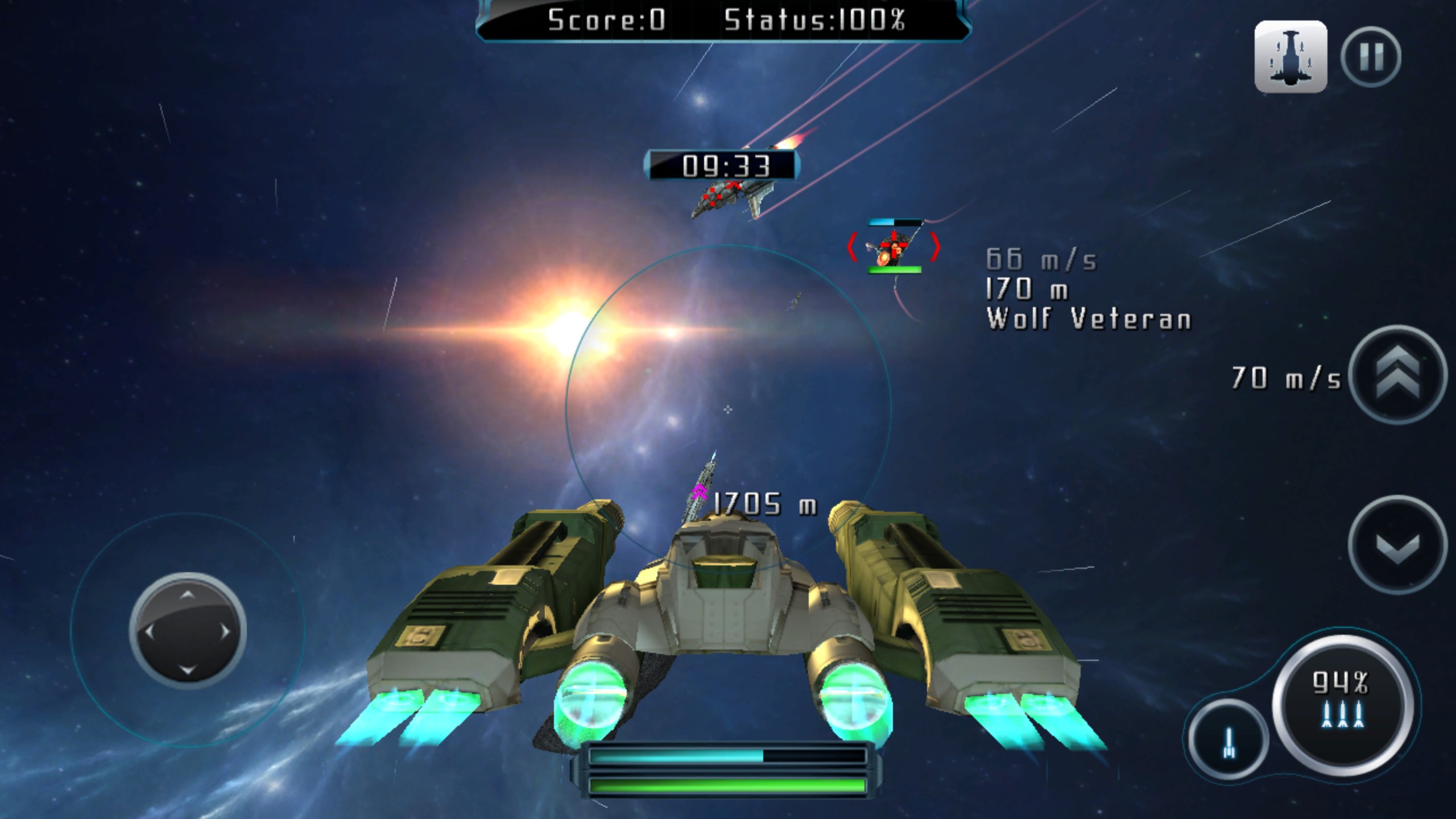Screen dimensions: 1456x819
Task: Tap the ship view icon button
Action: 1290,57
